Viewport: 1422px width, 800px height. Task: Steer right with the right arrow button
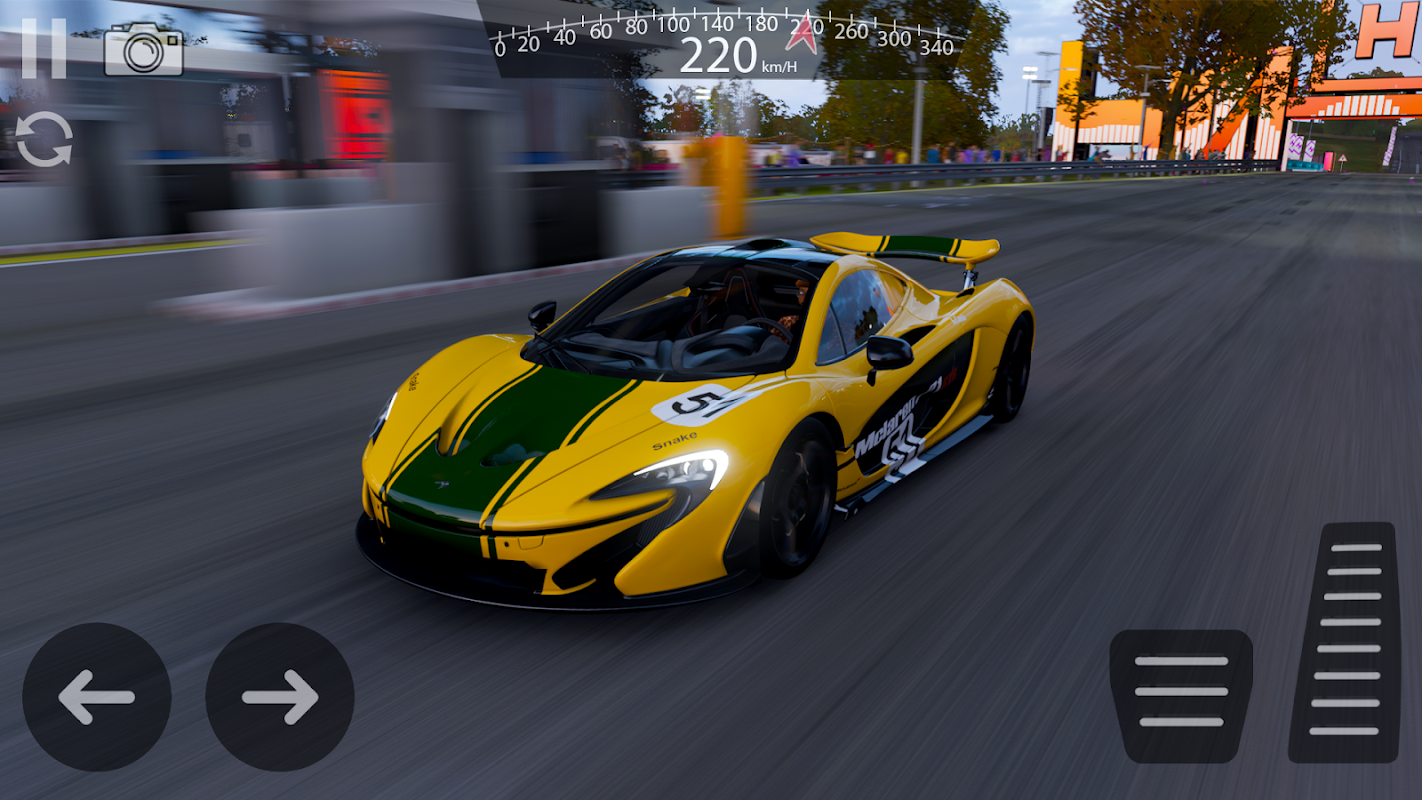[x=280, y=697]
